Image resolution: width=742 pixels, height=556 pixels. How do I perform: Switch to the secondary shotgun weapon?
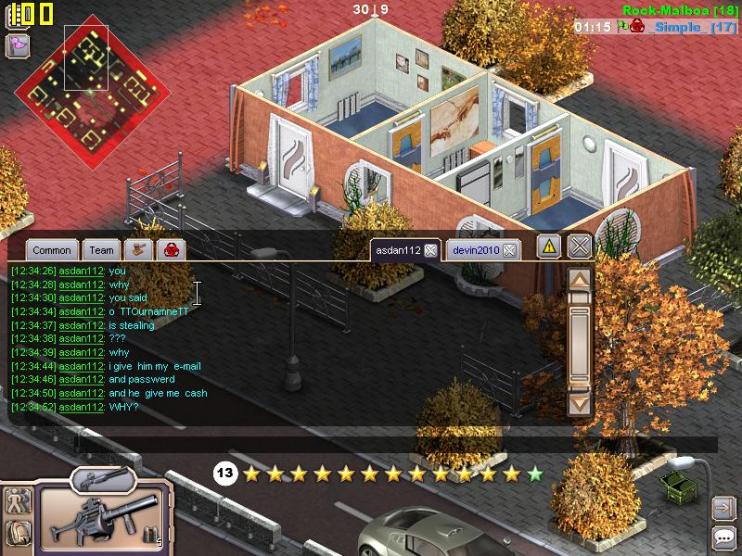[102, 479]
